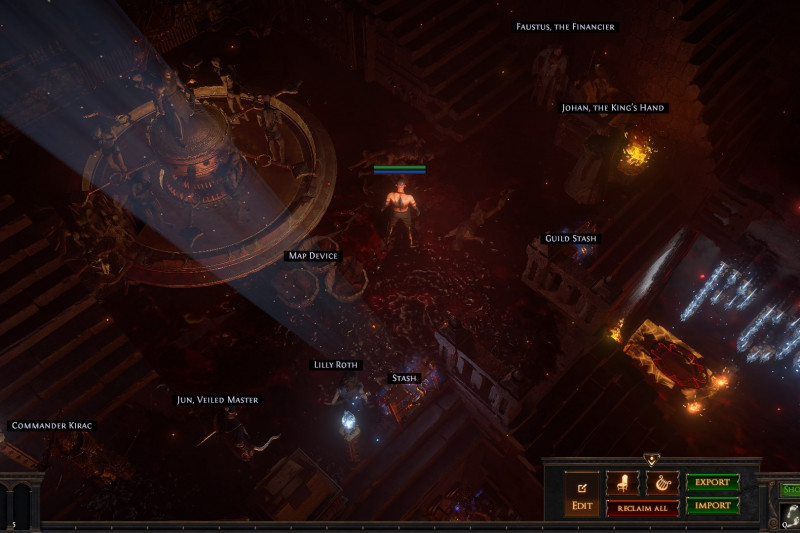Export the hideout layout
The width and height of the screenshot is (800, 533).
(x=712, y=482)
